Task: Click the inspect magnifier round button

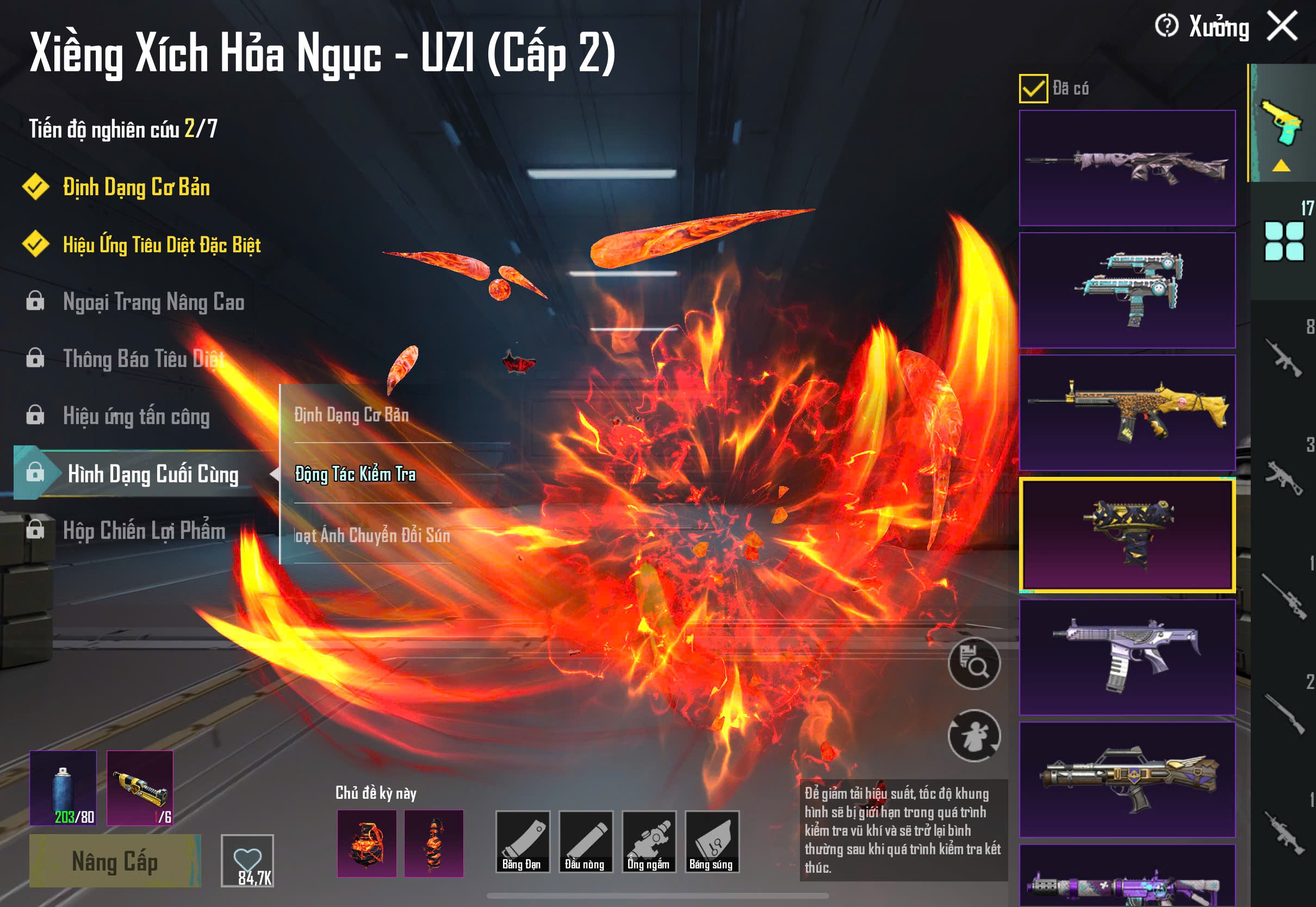Action: pos(974,663)
